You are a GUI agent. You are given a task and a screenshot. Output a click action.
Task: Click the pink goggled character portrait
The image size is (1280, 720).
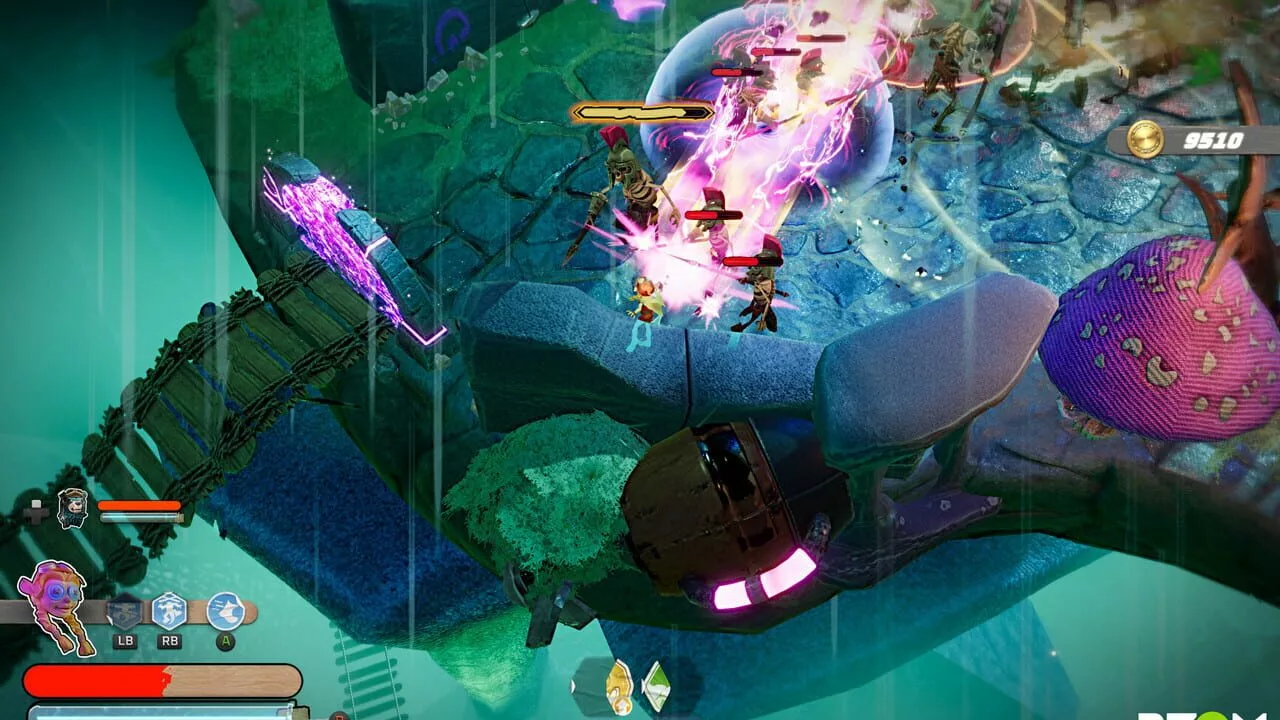click(x=56, y=600)
